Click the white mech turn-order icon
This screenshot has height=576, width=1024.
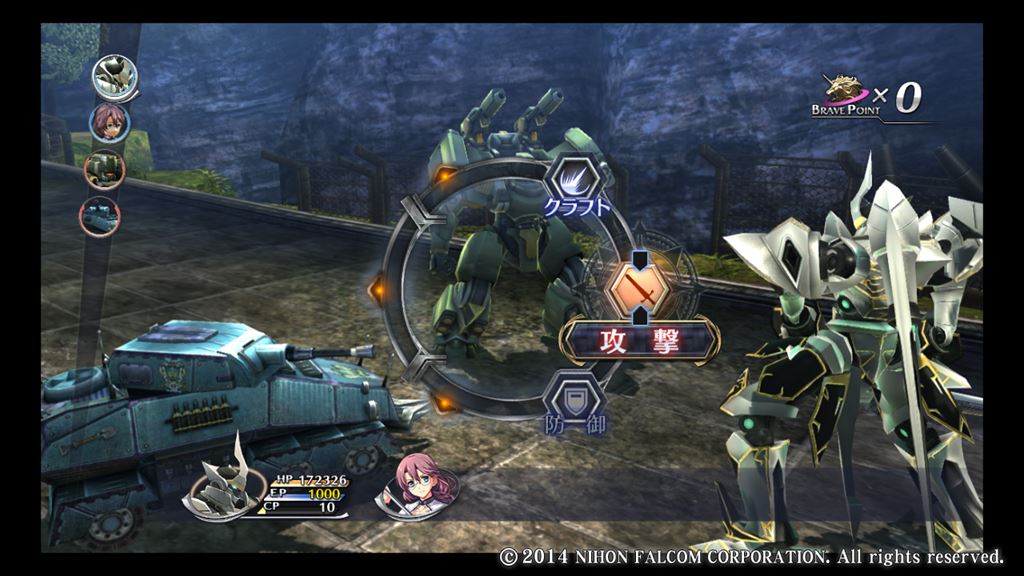click(x=116, y=75)
